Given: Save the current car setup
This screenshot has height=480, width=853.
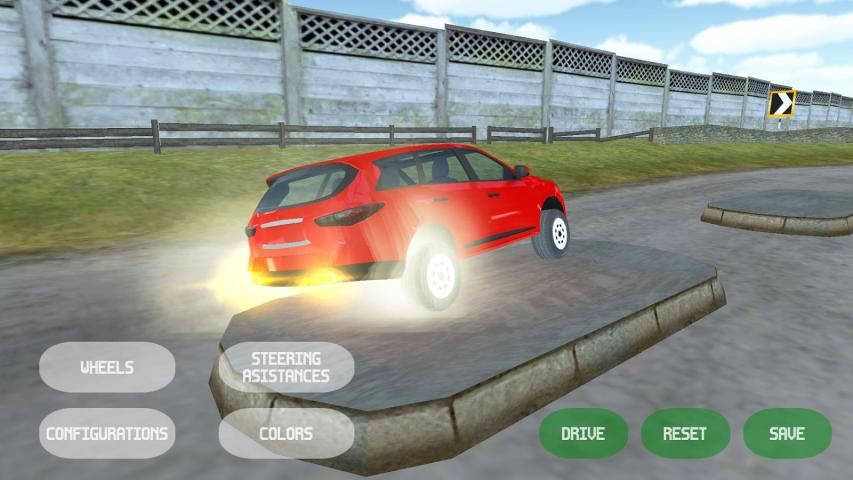Looking at the screenshot, I should [787, 433].
